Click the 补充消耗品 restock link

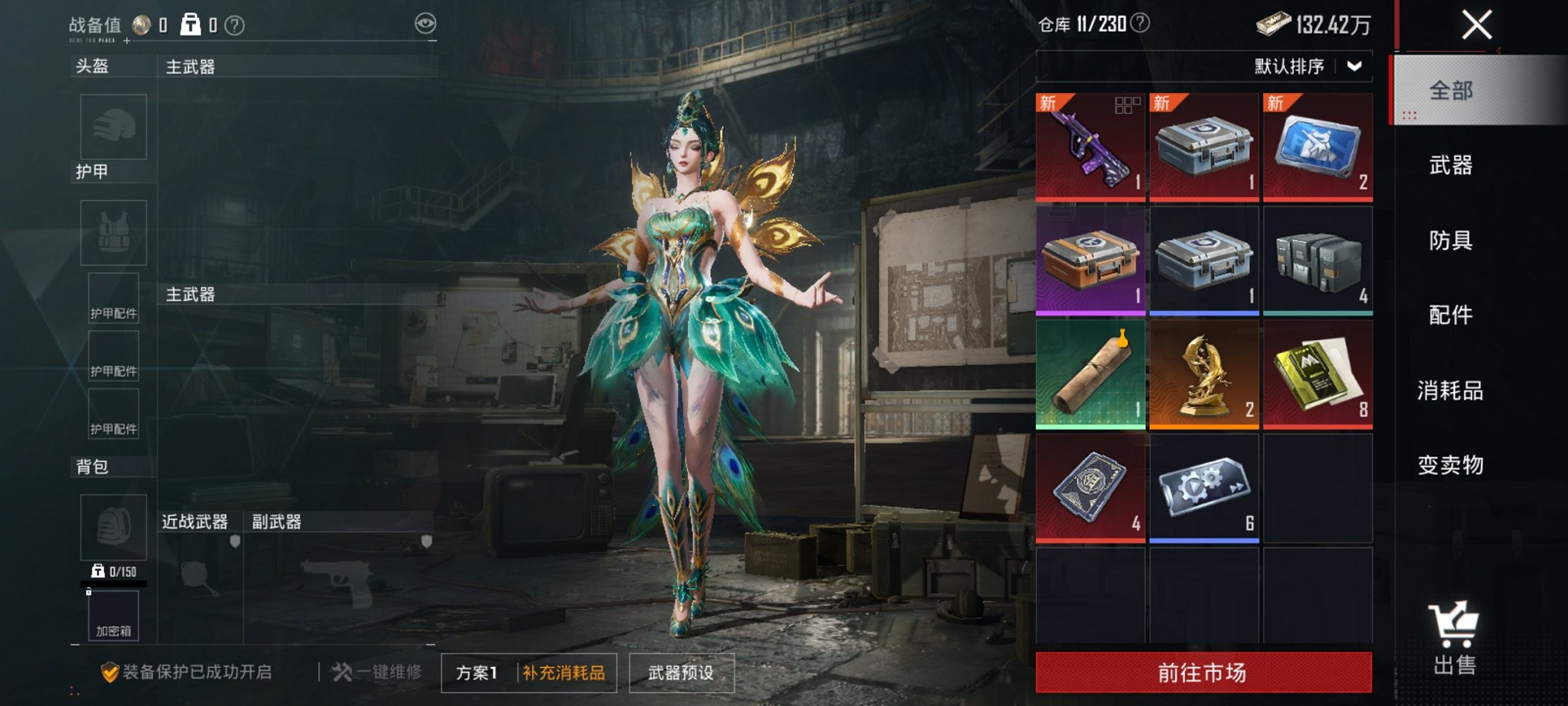pos(566,671)
